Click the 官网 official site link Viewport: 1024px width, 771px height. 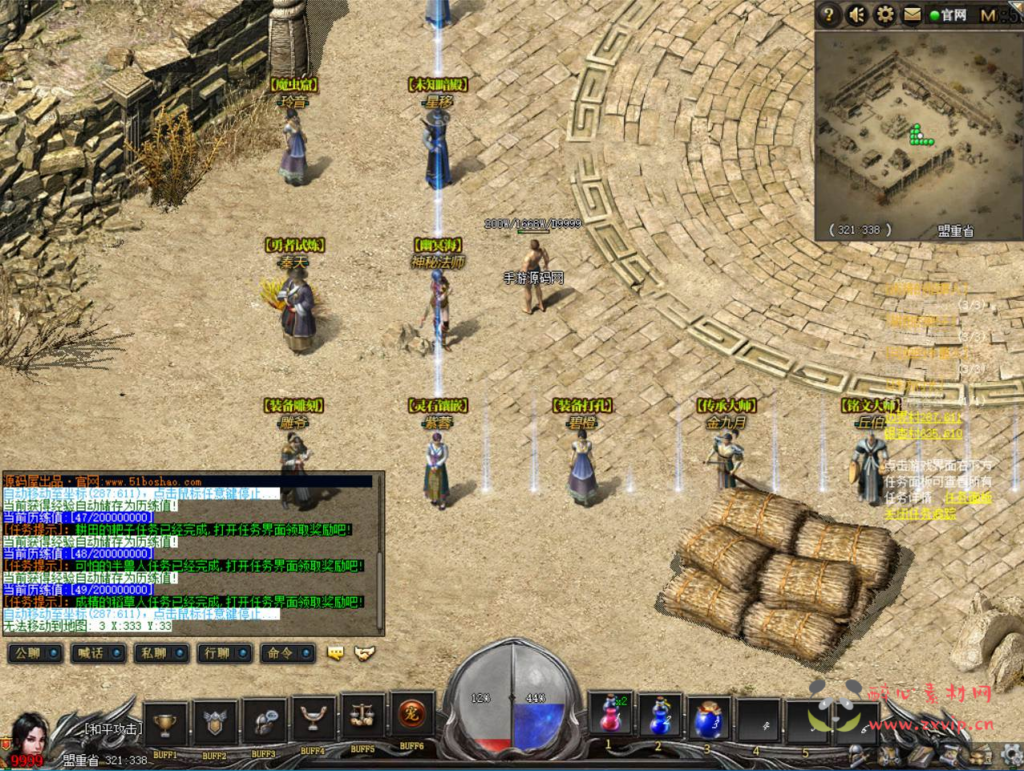pyautogui.click(x=949, y=15)
